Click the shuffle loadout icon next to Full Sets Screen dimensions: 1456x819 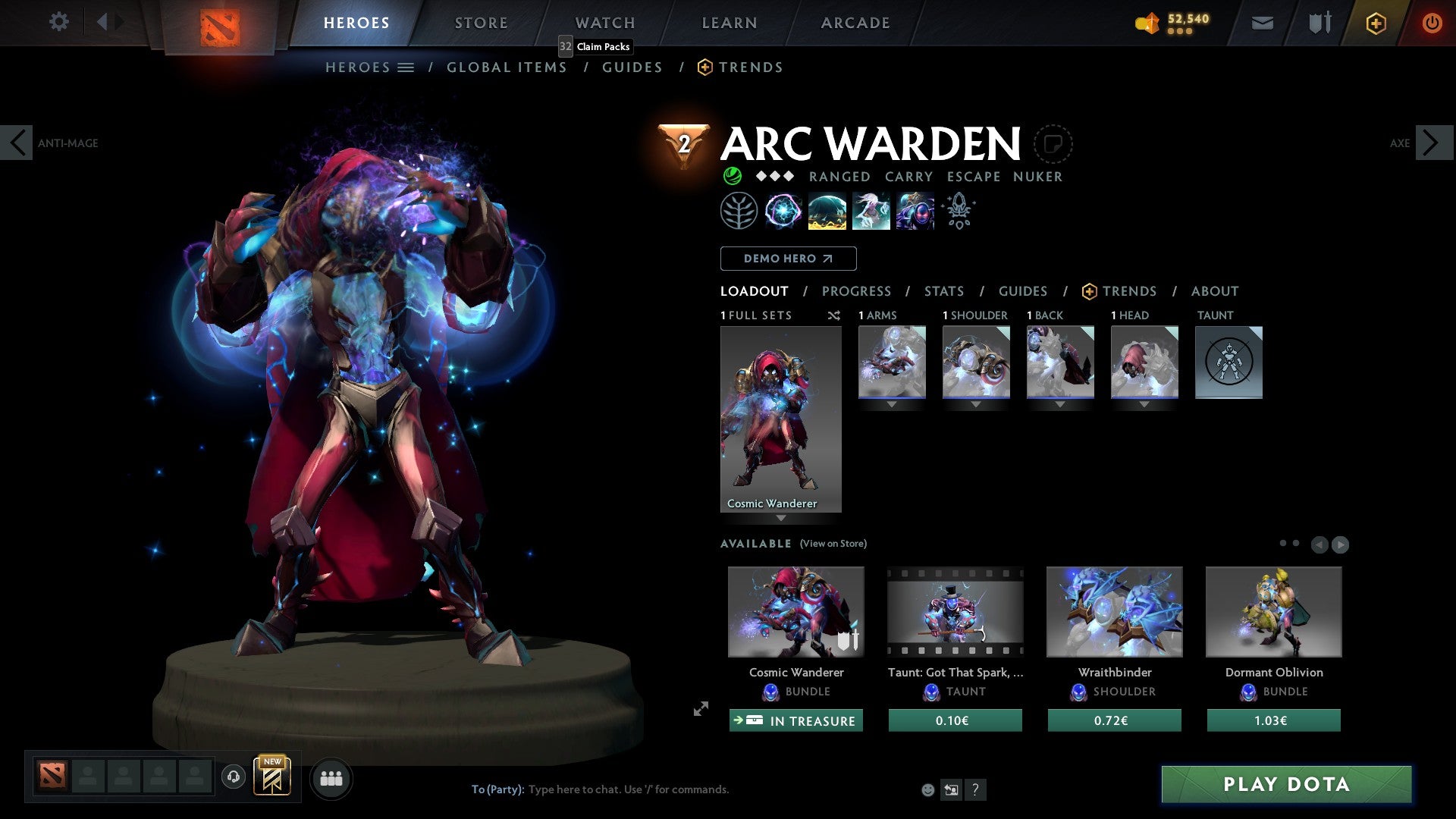pyautogui.click(x=833, y=315)
